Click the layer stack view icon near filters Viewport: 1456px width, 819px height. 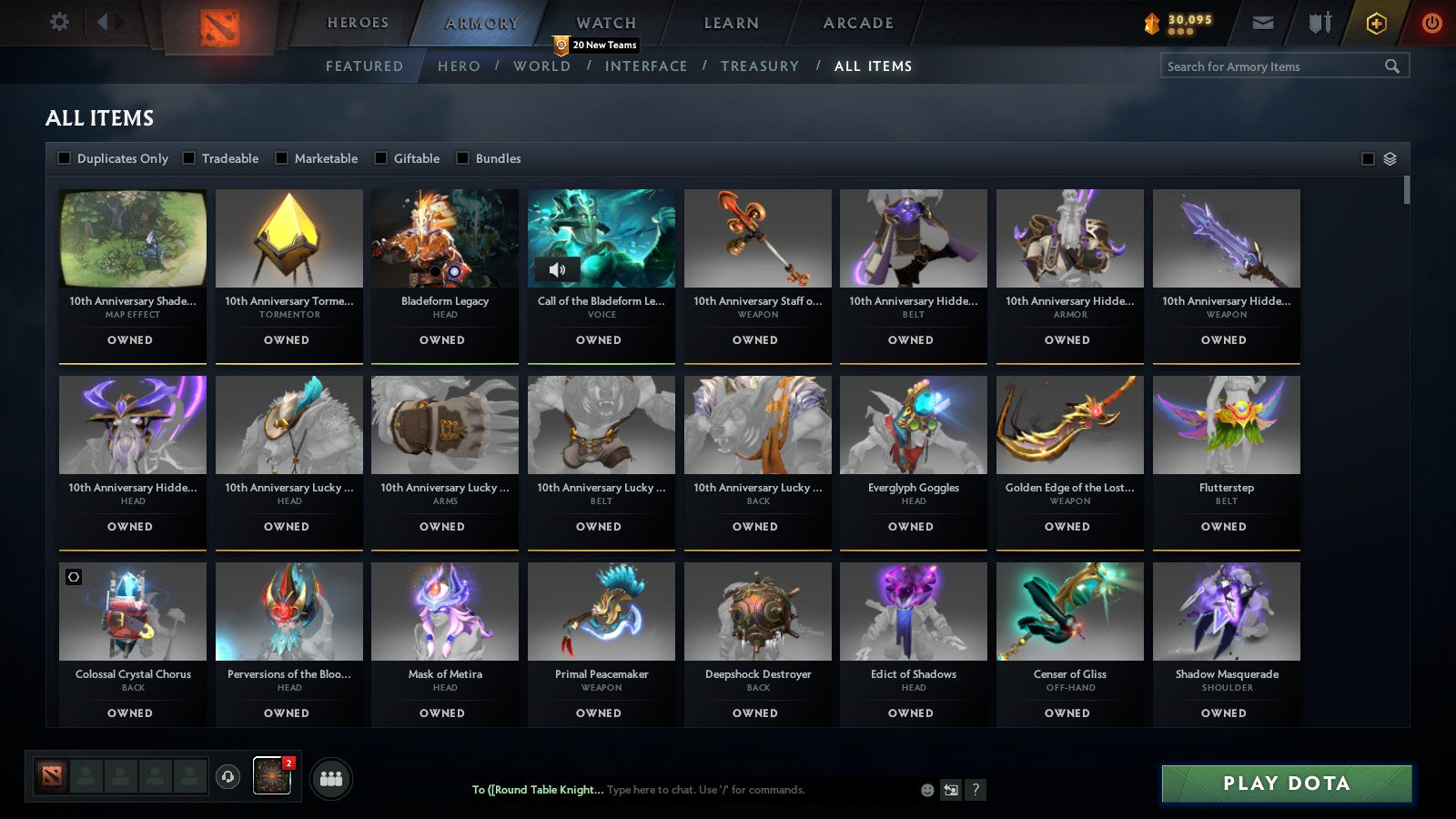[x=1389, y=157]
